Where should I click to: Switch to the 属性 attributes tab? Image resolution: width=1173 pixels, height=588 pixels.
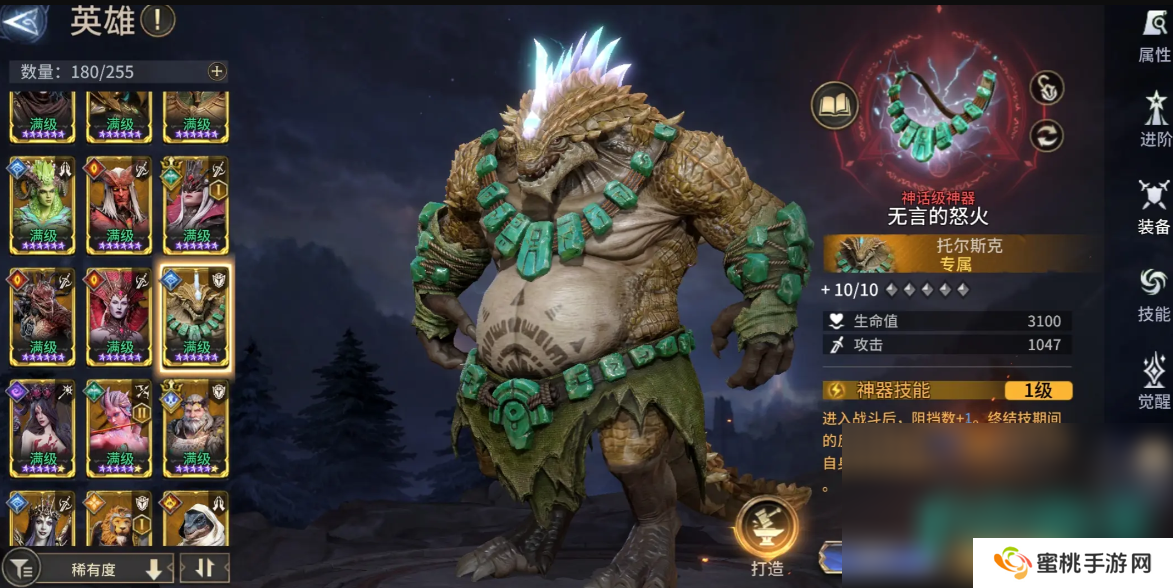click(x=1154, y=36)
